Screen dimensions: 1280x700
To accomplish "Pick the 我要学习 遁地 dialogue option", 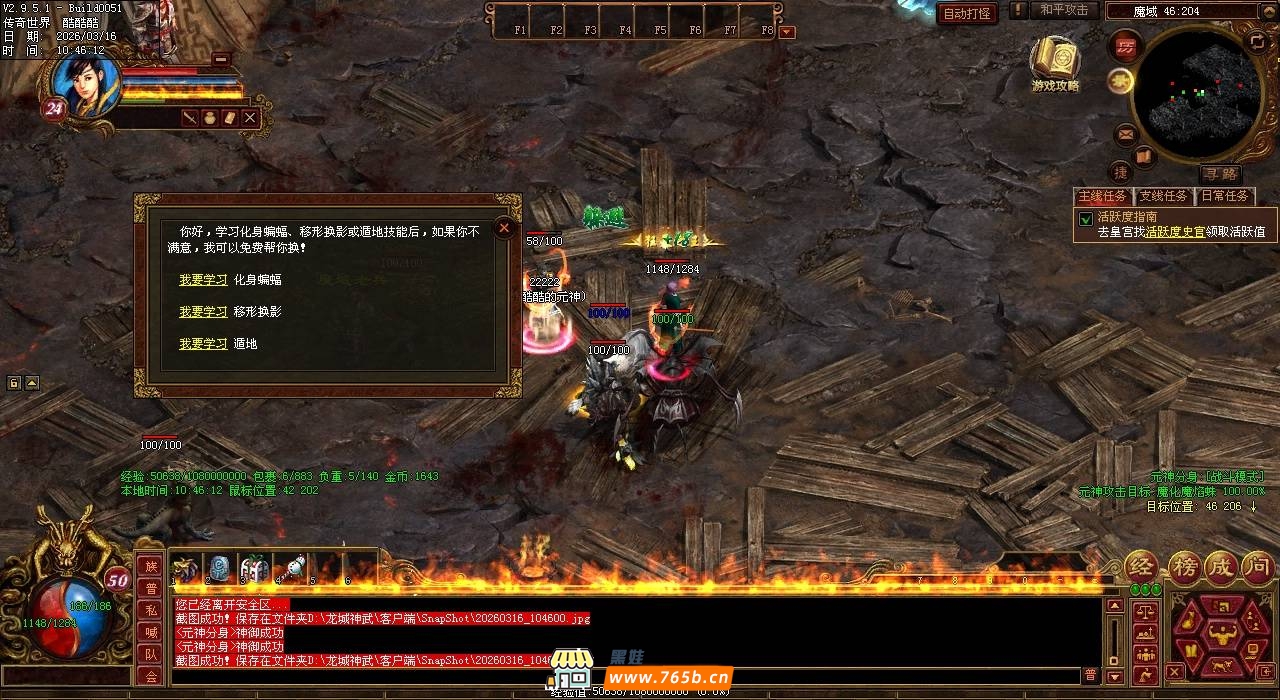I will [203, 344].
